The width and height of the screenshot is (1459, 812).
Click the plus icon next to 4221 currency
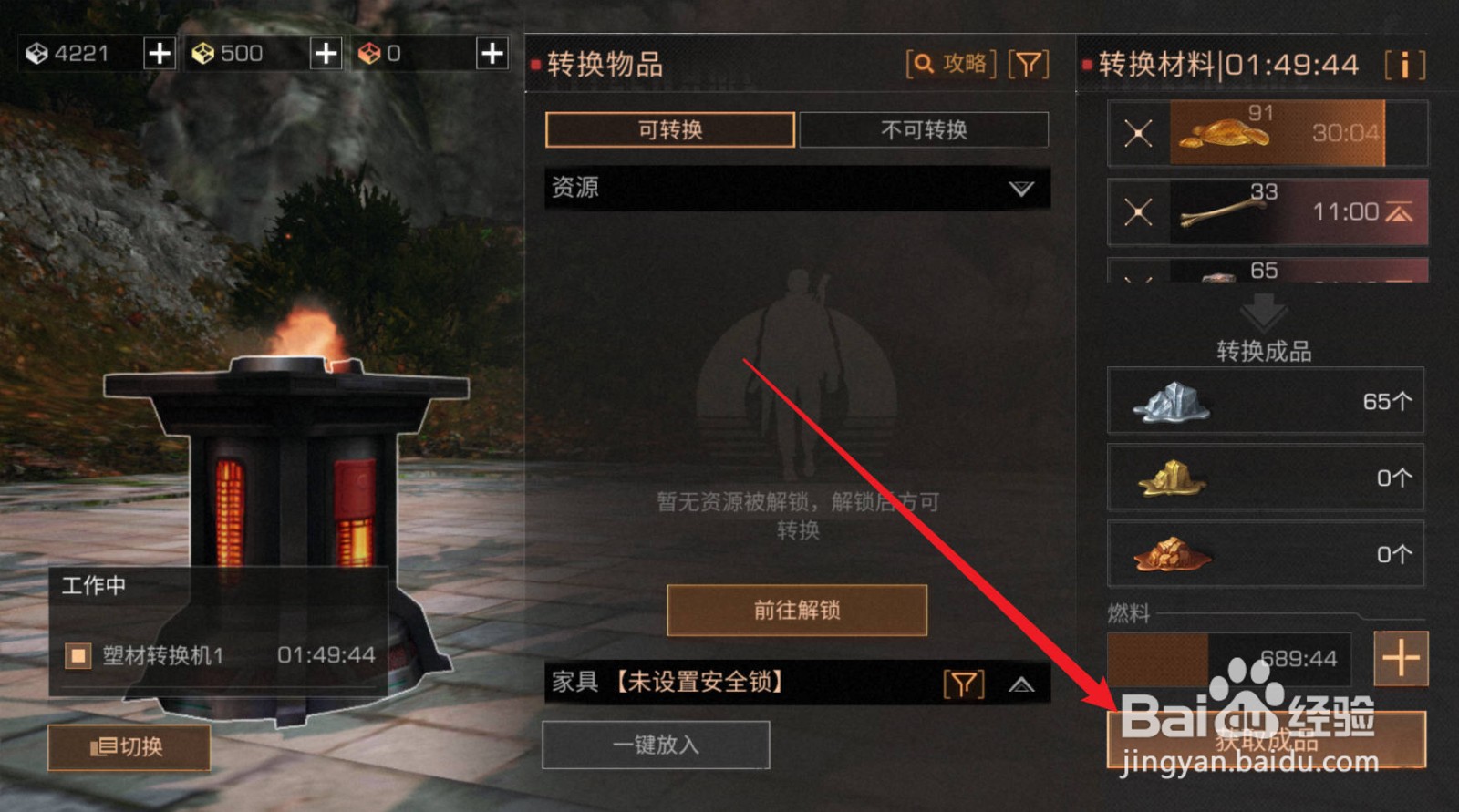pyautogui.click(x=159, y=53)
